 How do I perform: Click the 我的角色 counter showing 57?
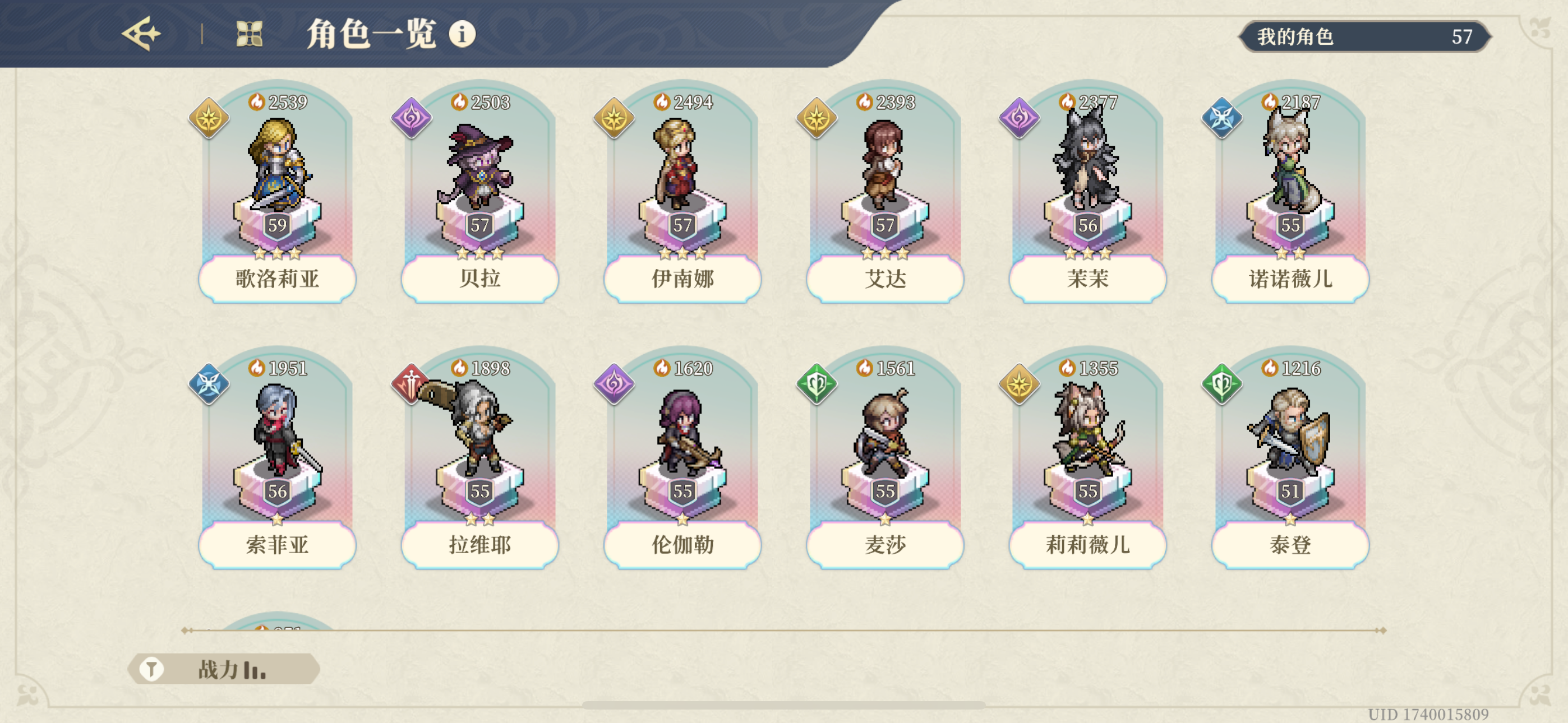pyautogui.click(x=1367, y=36)
